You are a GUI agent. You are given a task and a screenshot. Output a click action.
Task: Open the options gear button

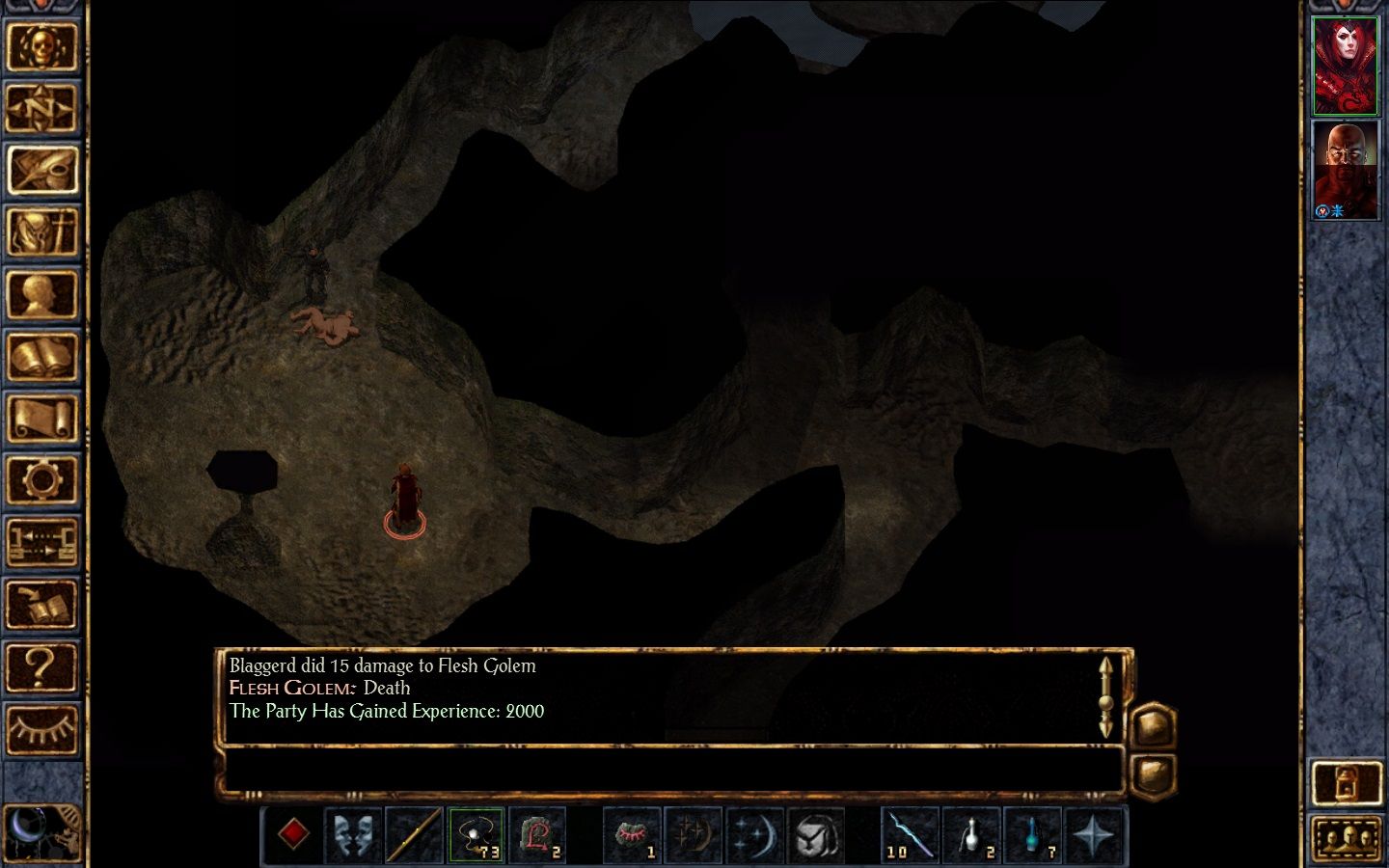coord(41,479)
